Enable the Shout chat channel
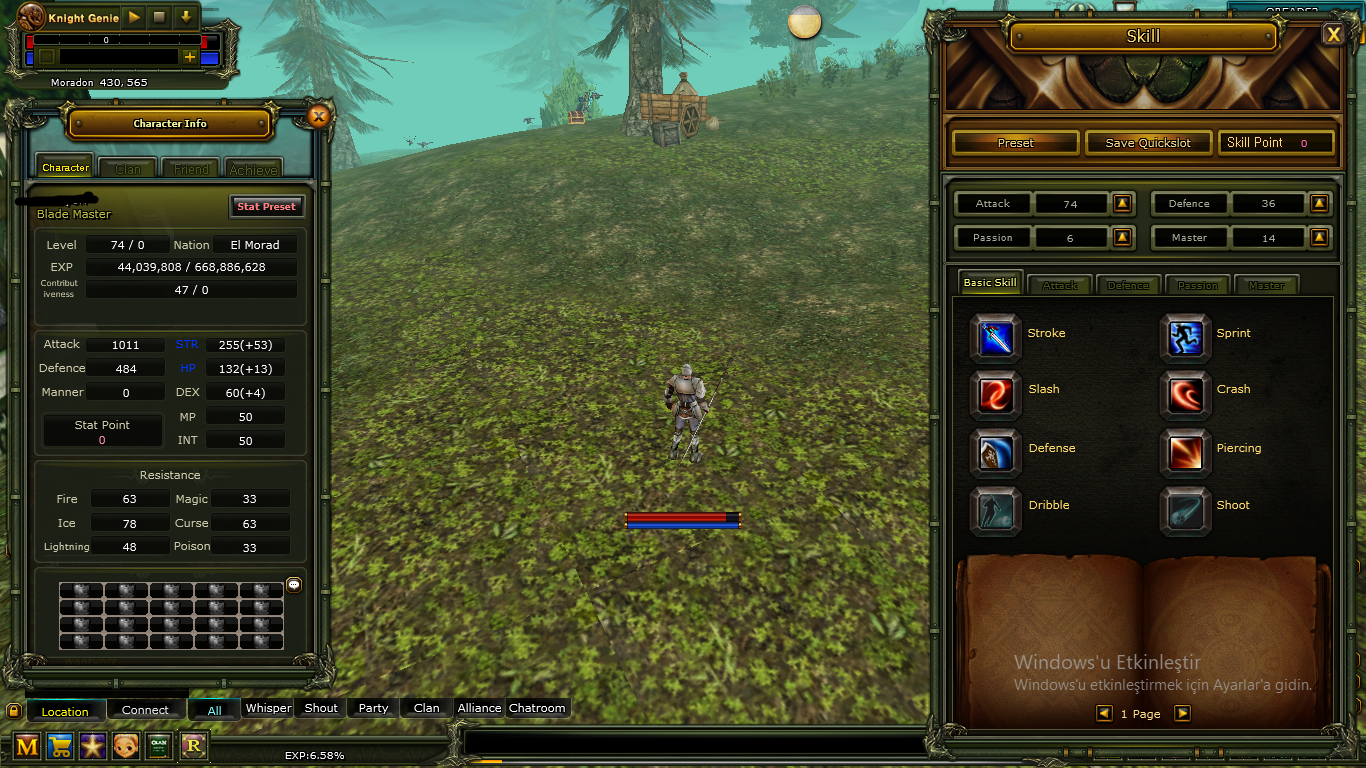1366x768 pixels. point(319,708)
